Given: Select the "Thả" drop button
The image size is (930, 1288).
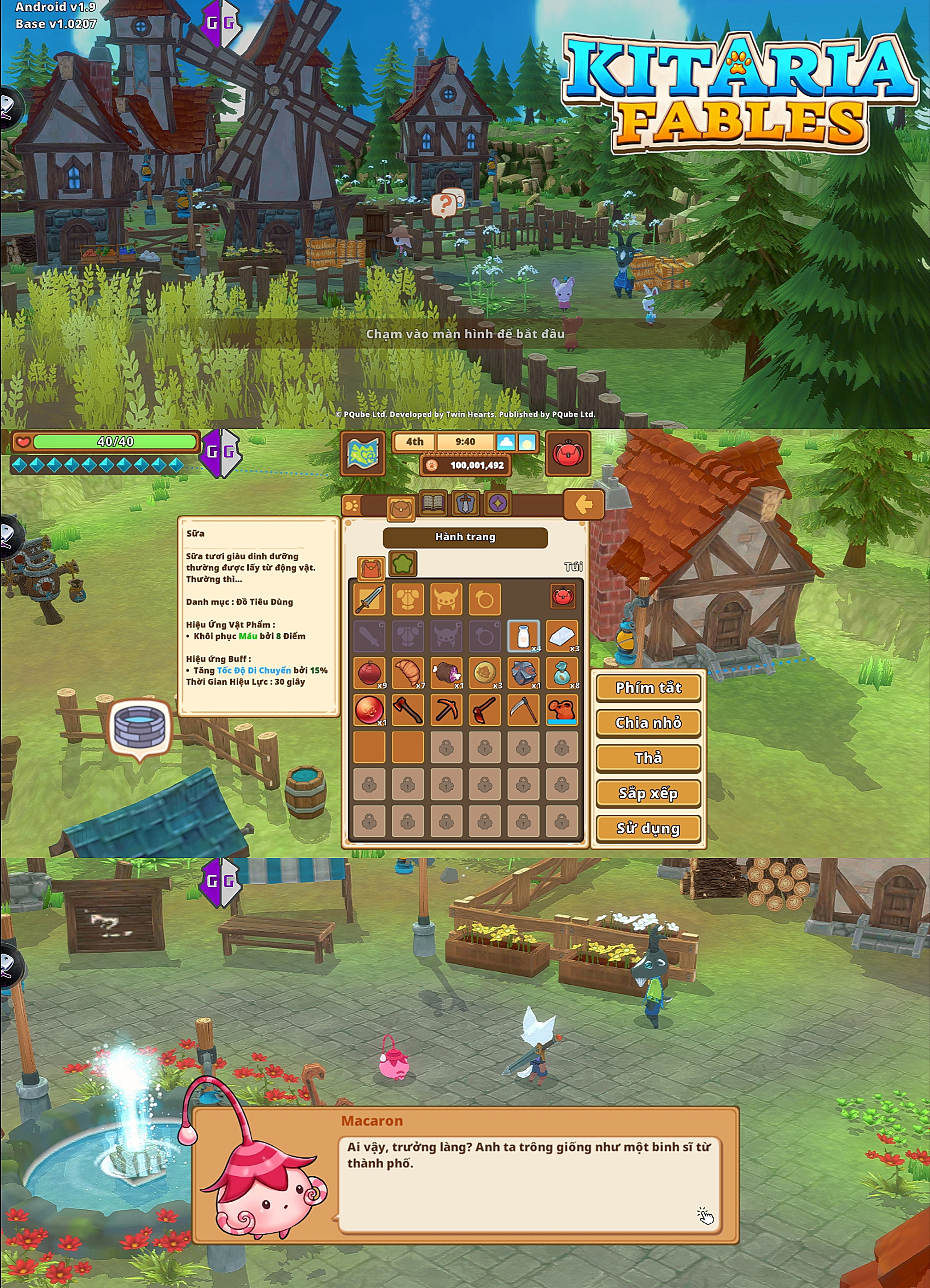Looking at the screenshot, I should click(x=648, y=758).
